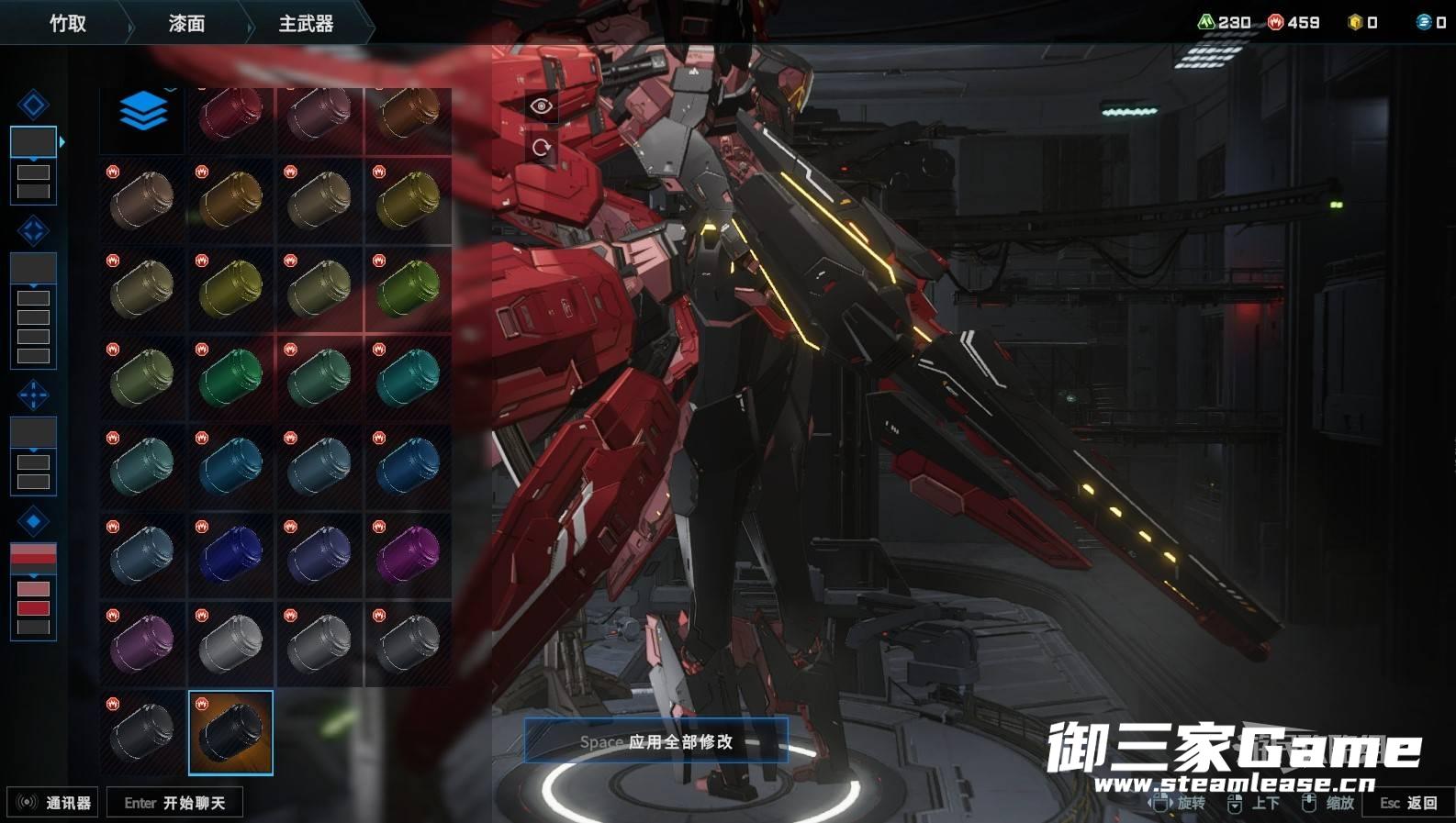
Task: Switch to the 主武器 tab
Action: pyautogui.click(x=306, y=24)
